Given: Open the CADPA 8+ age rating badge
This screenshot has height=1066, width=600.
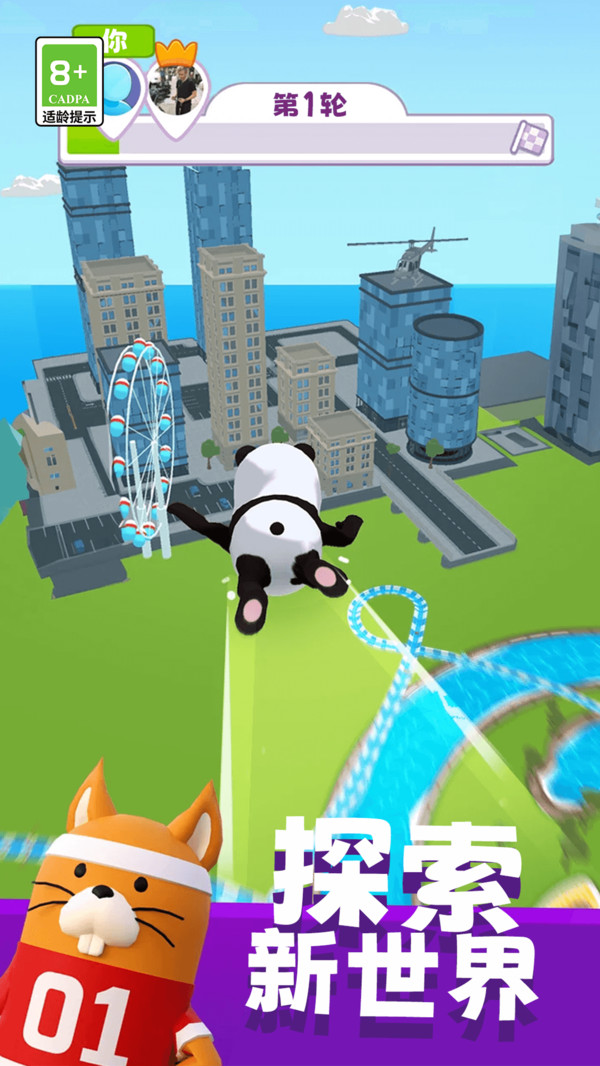Looking at the screenshot, I should 70,82.
